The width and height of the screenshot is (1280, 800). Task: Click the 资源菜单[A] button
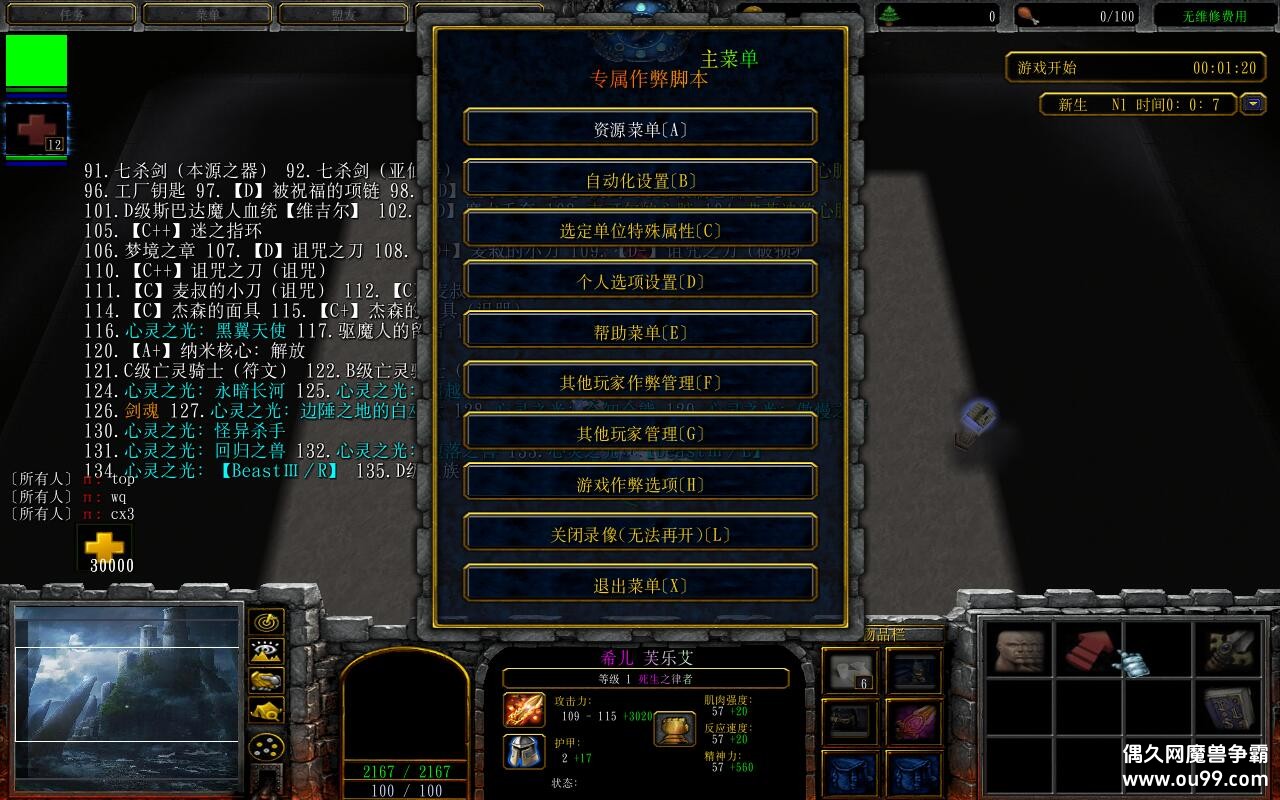click(640, 127)
